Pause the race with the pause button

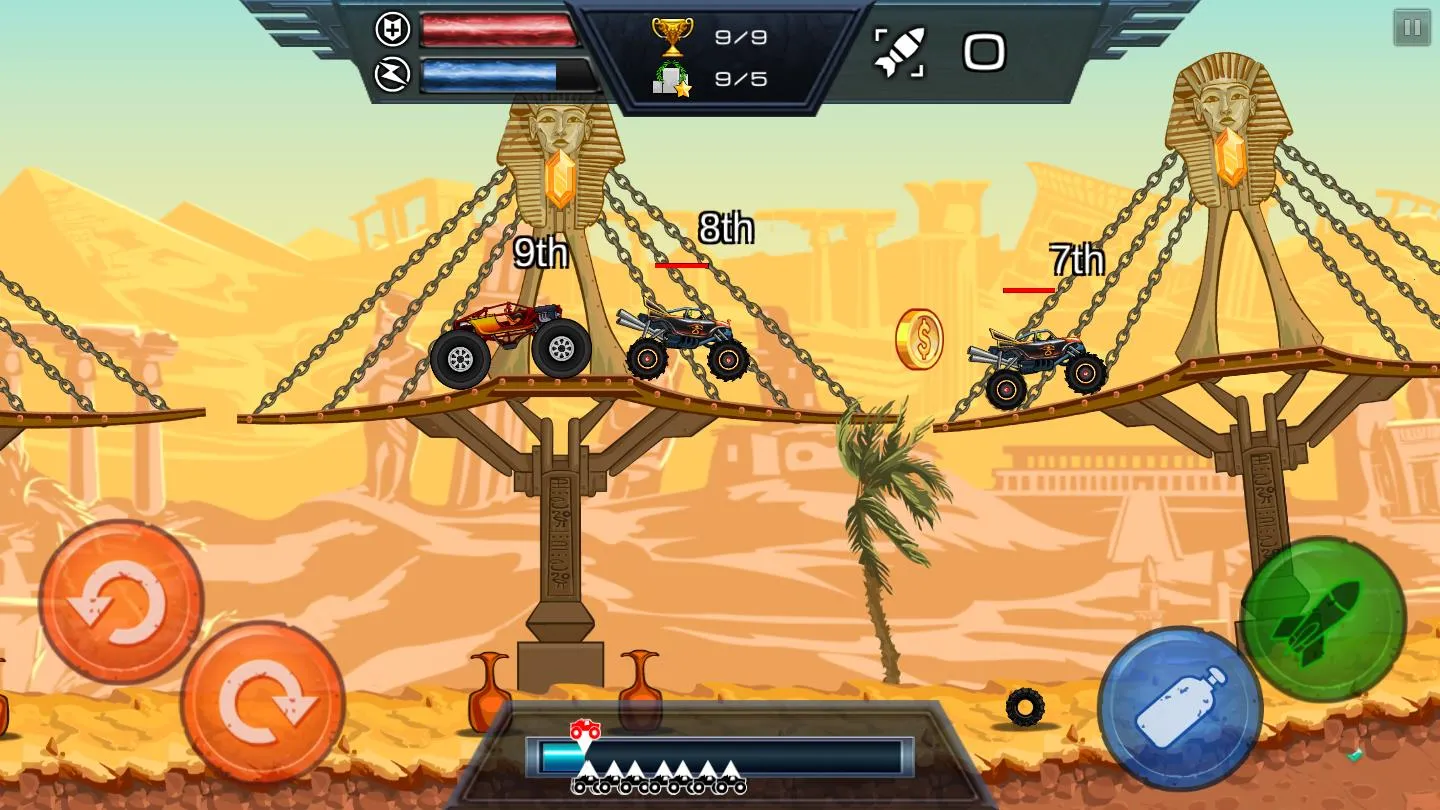[1412, 28]
